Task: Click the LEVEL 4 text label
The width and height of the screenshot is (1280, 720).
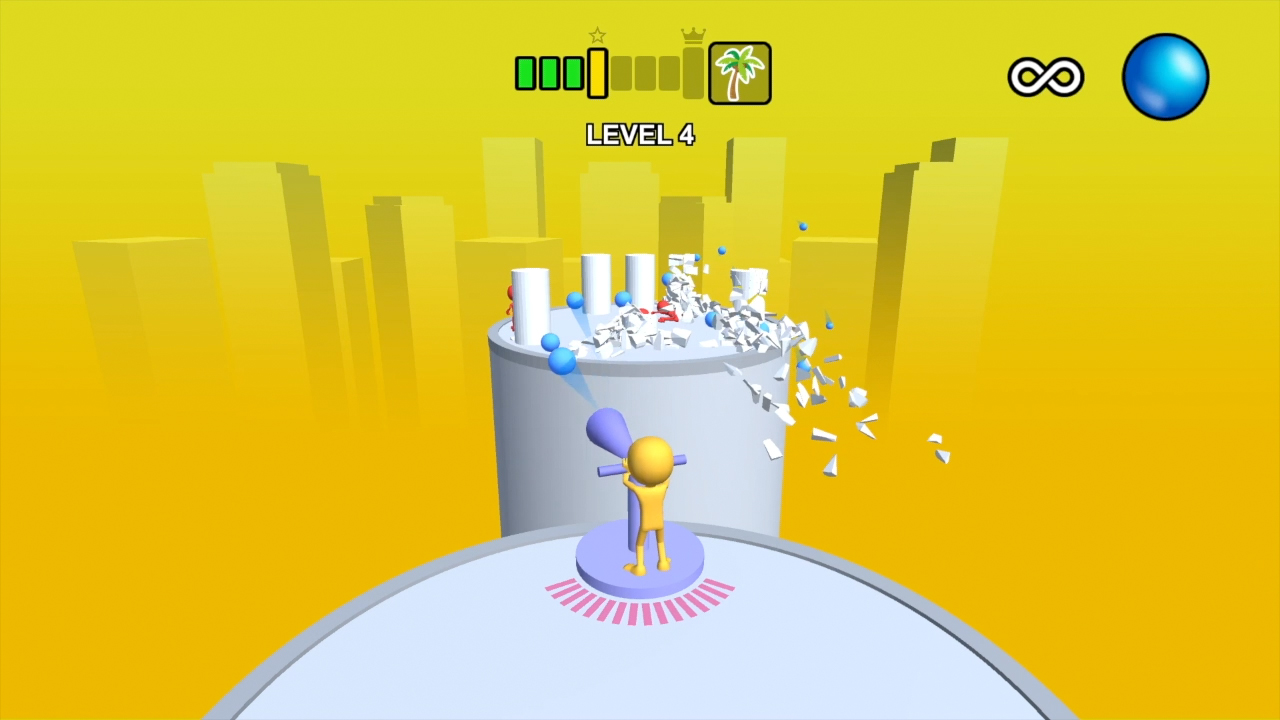Action: 640,135
